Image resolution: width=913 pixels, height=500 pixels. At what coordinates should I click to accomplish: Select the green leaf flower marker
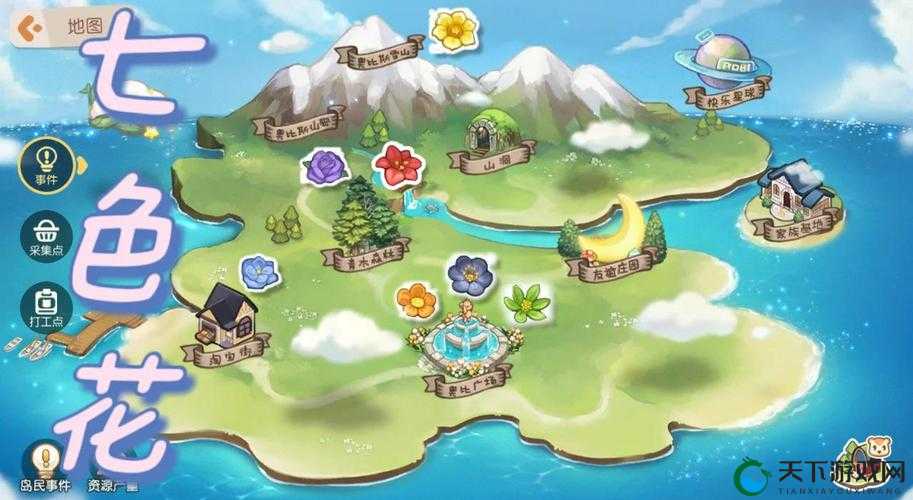tap(526, 301)
